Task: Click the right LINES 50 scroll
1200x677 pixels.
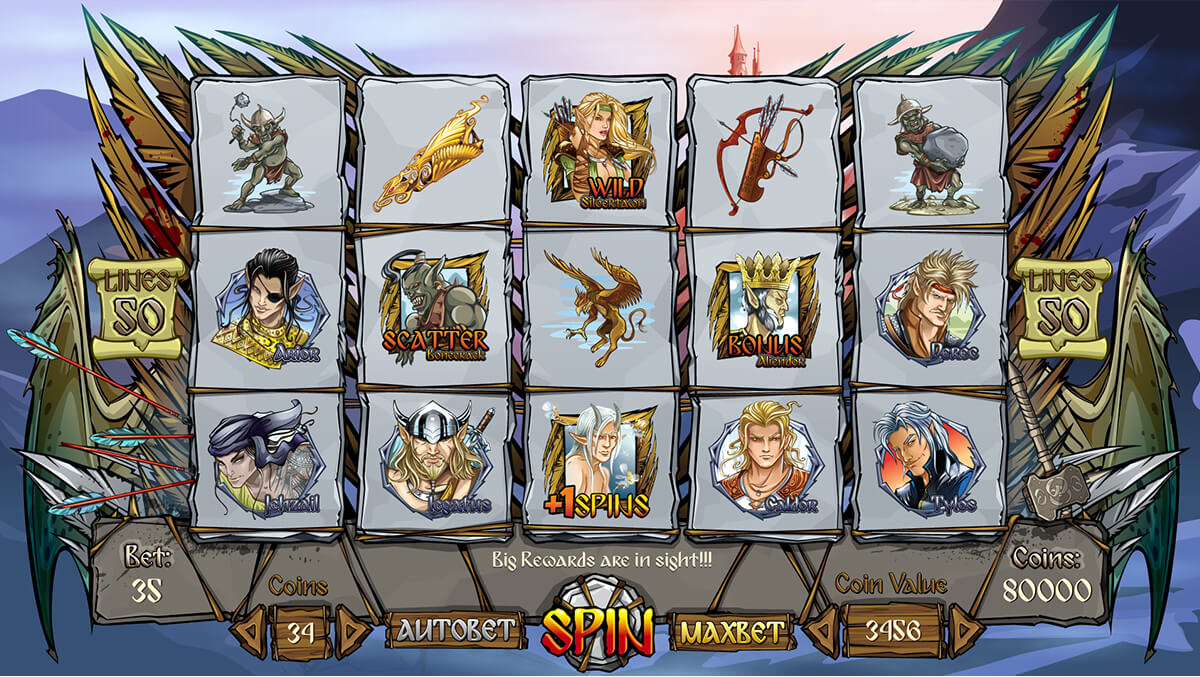Action: point(1061,309)
